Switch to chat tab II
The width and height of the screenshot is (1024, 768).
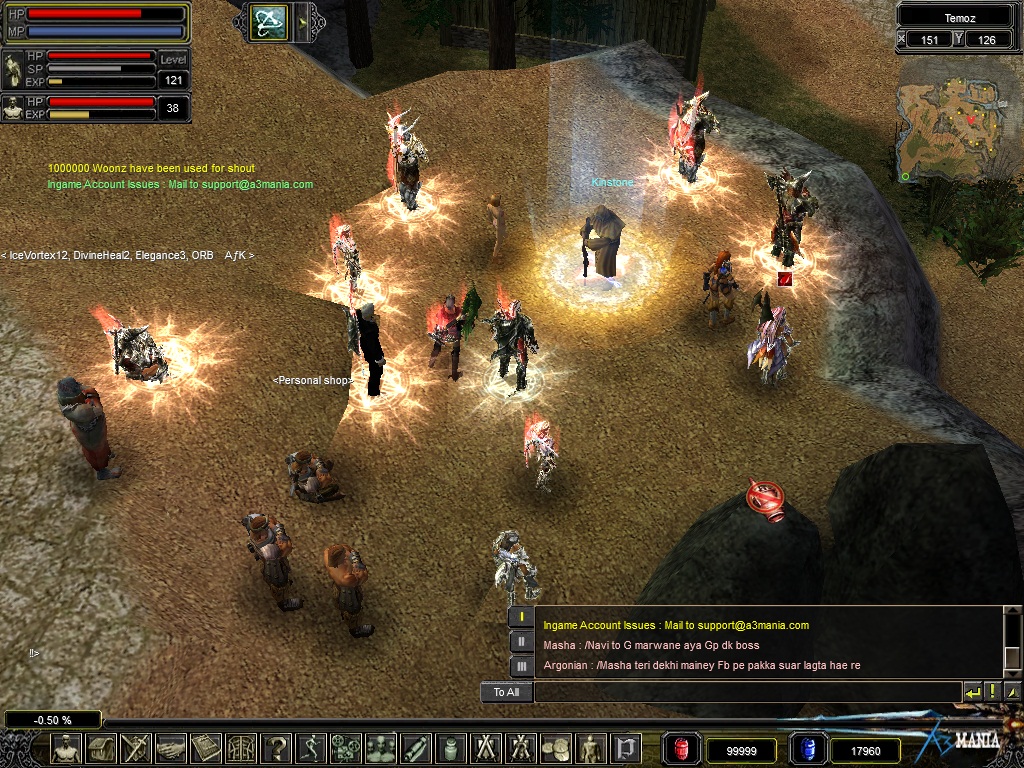tap(521, 642)
